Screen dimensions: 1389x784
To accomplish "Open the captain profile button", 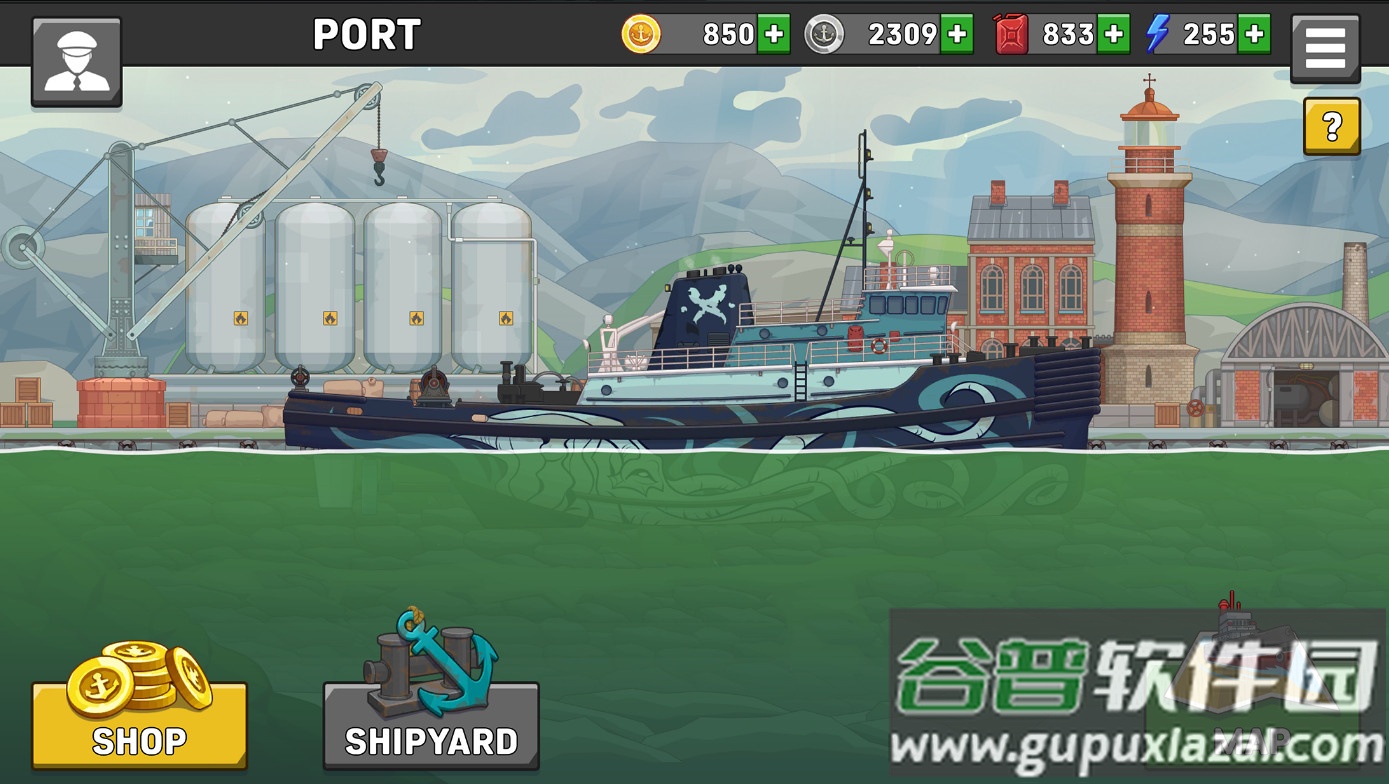I will coord(77,61).
